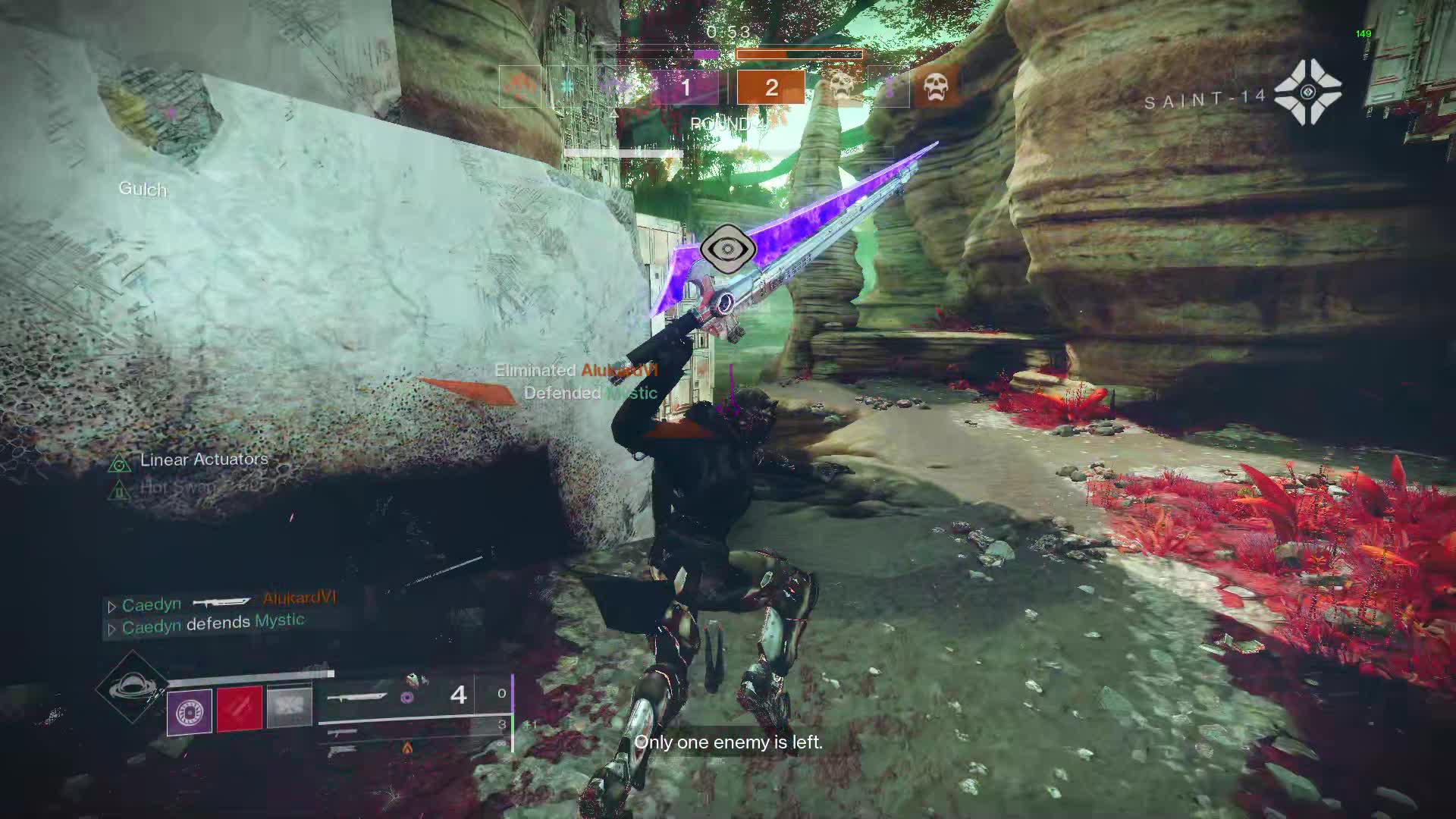Click the rightmost enemy skull icon

(x=936, y=87)
